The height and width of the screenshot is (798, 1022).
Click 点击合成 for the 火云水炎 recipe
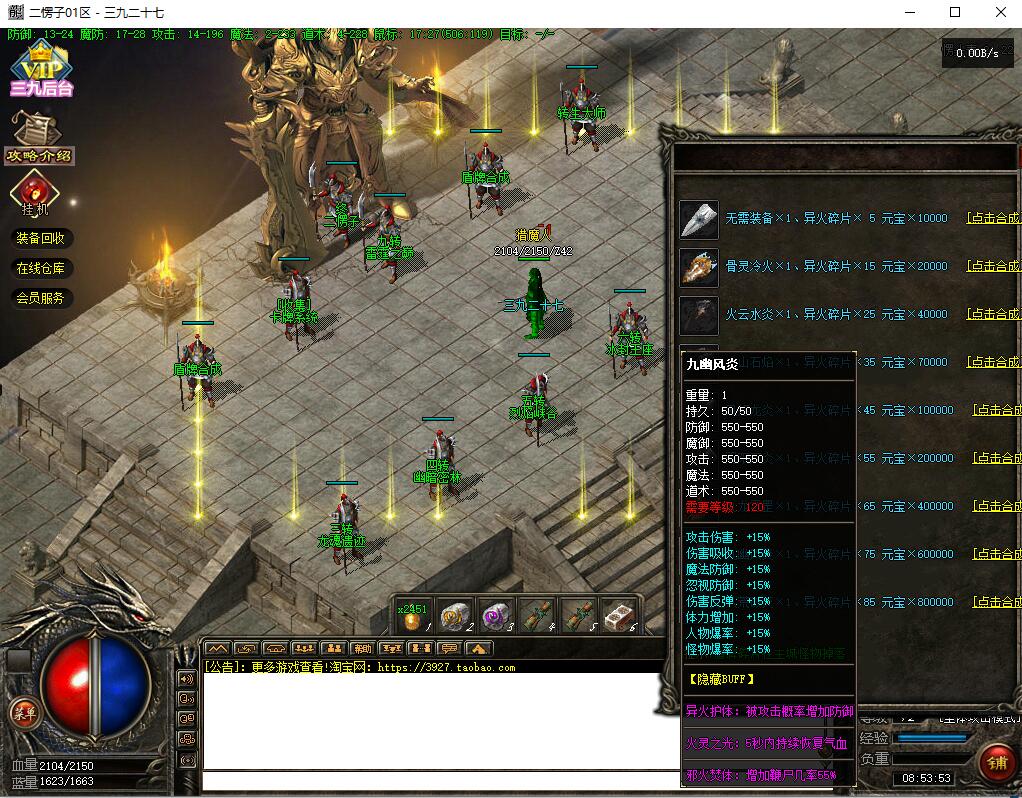point(993,314)
